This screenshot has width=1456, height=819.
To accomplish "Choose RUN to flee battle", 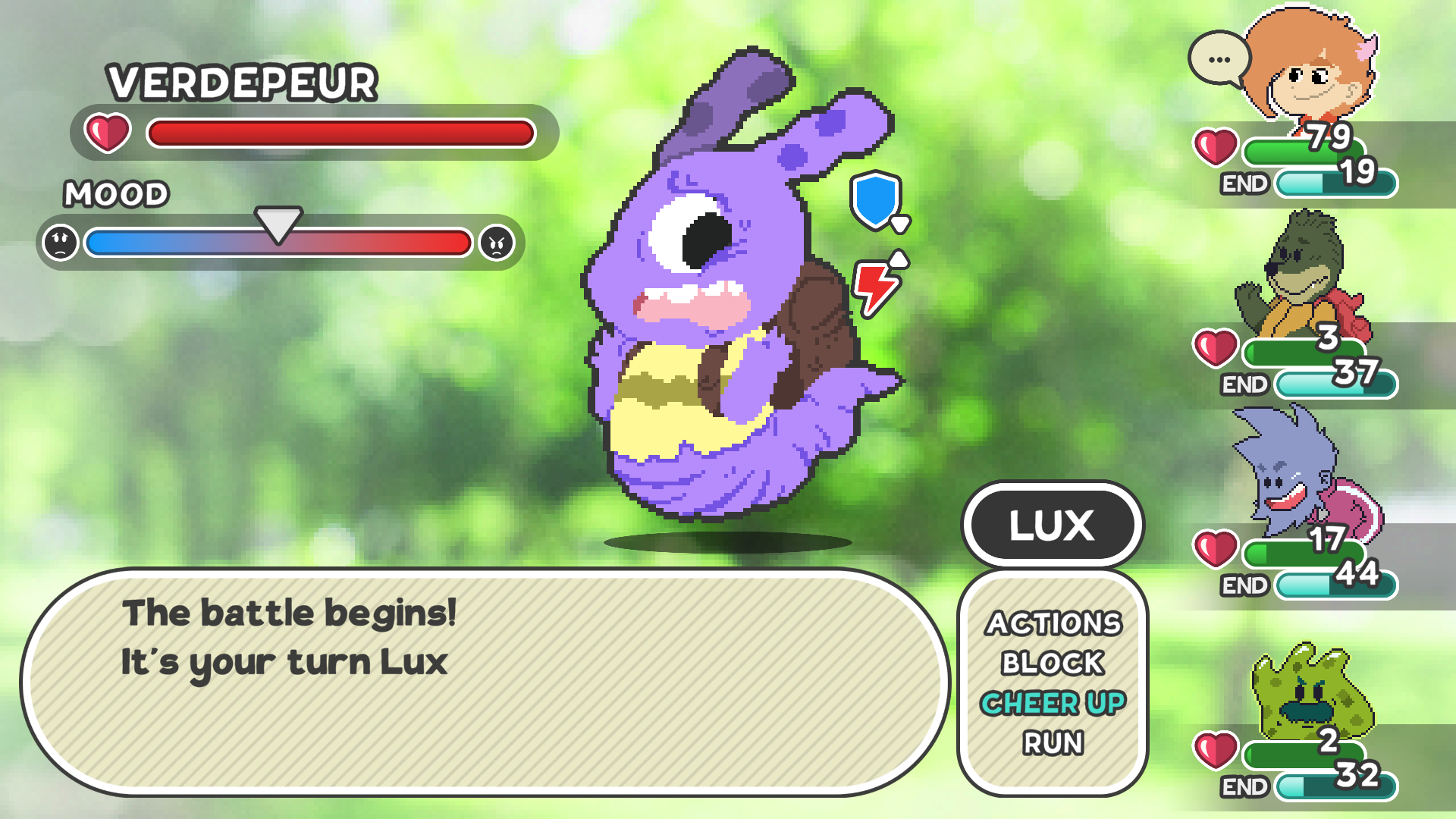I will point(1053,743).
